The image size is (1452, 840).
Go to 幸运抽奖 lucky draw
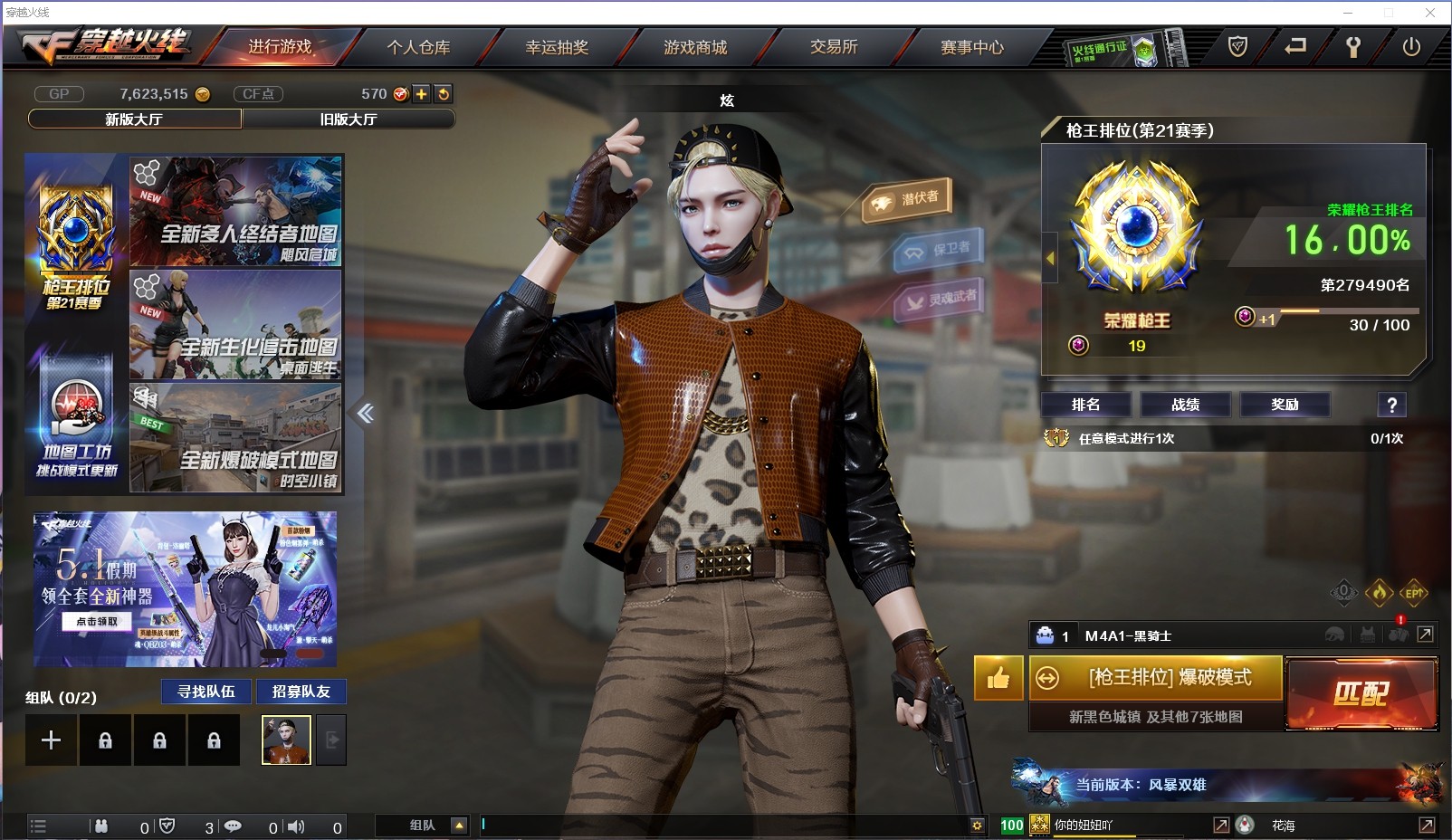click(557, 47)
